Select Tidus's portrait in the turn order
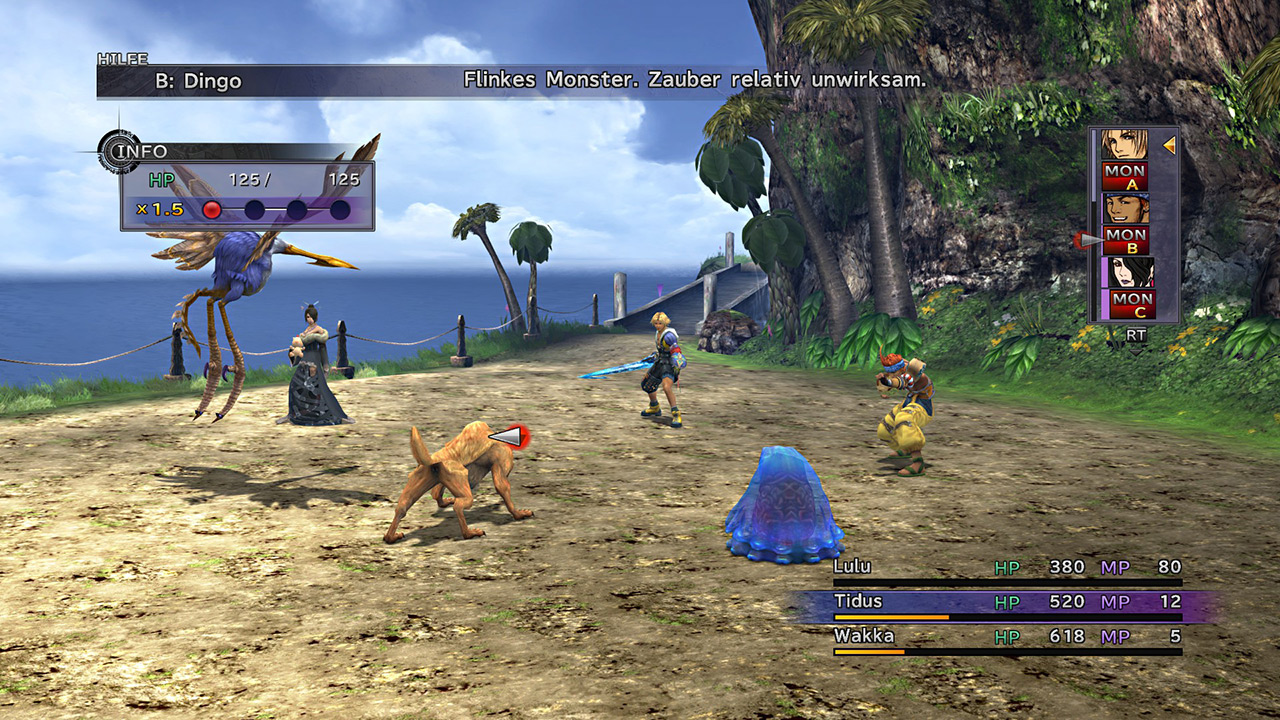The image size is (1280, 720). 1125,145
